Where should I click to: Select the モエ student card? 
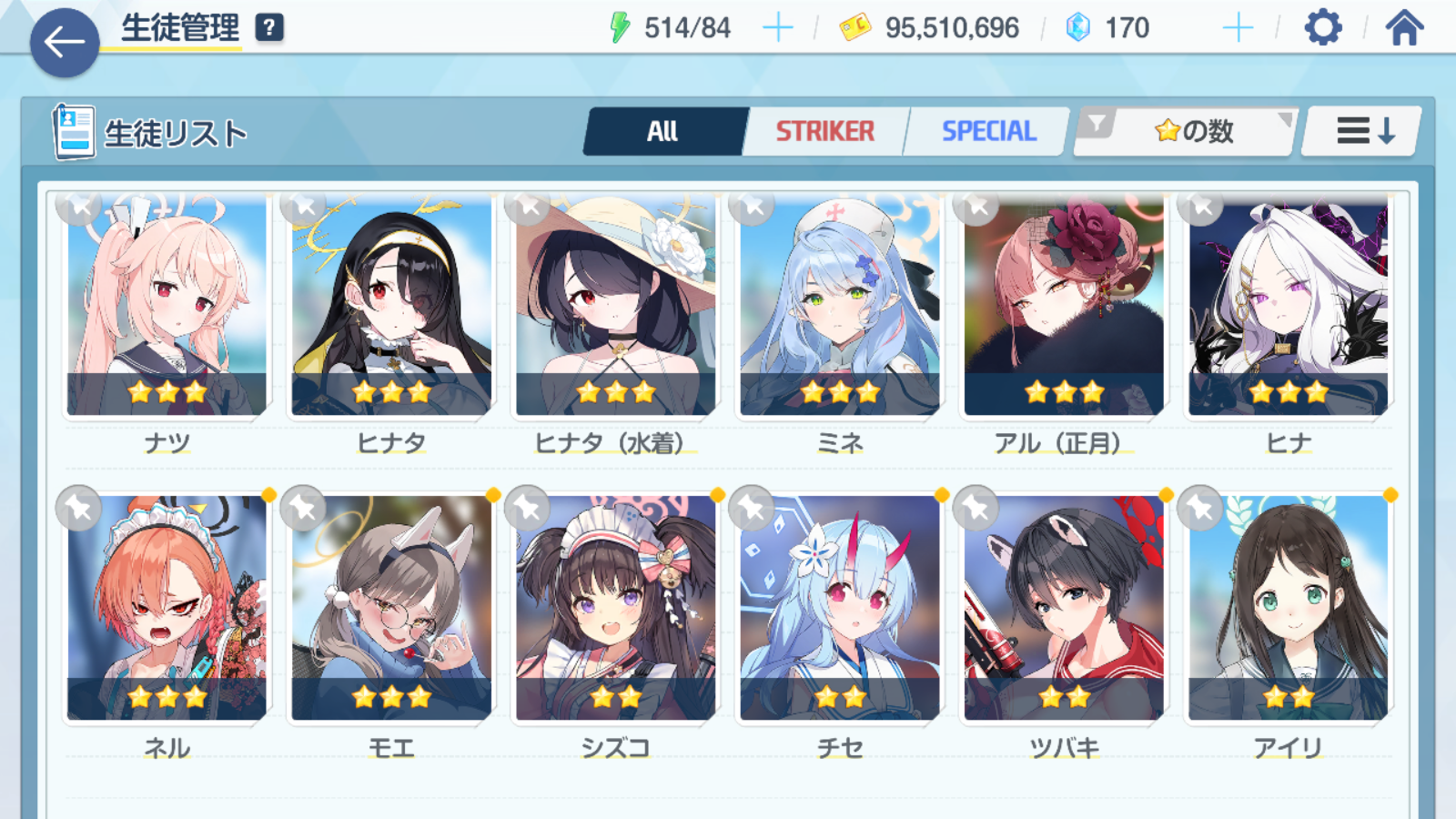(391, 608)
